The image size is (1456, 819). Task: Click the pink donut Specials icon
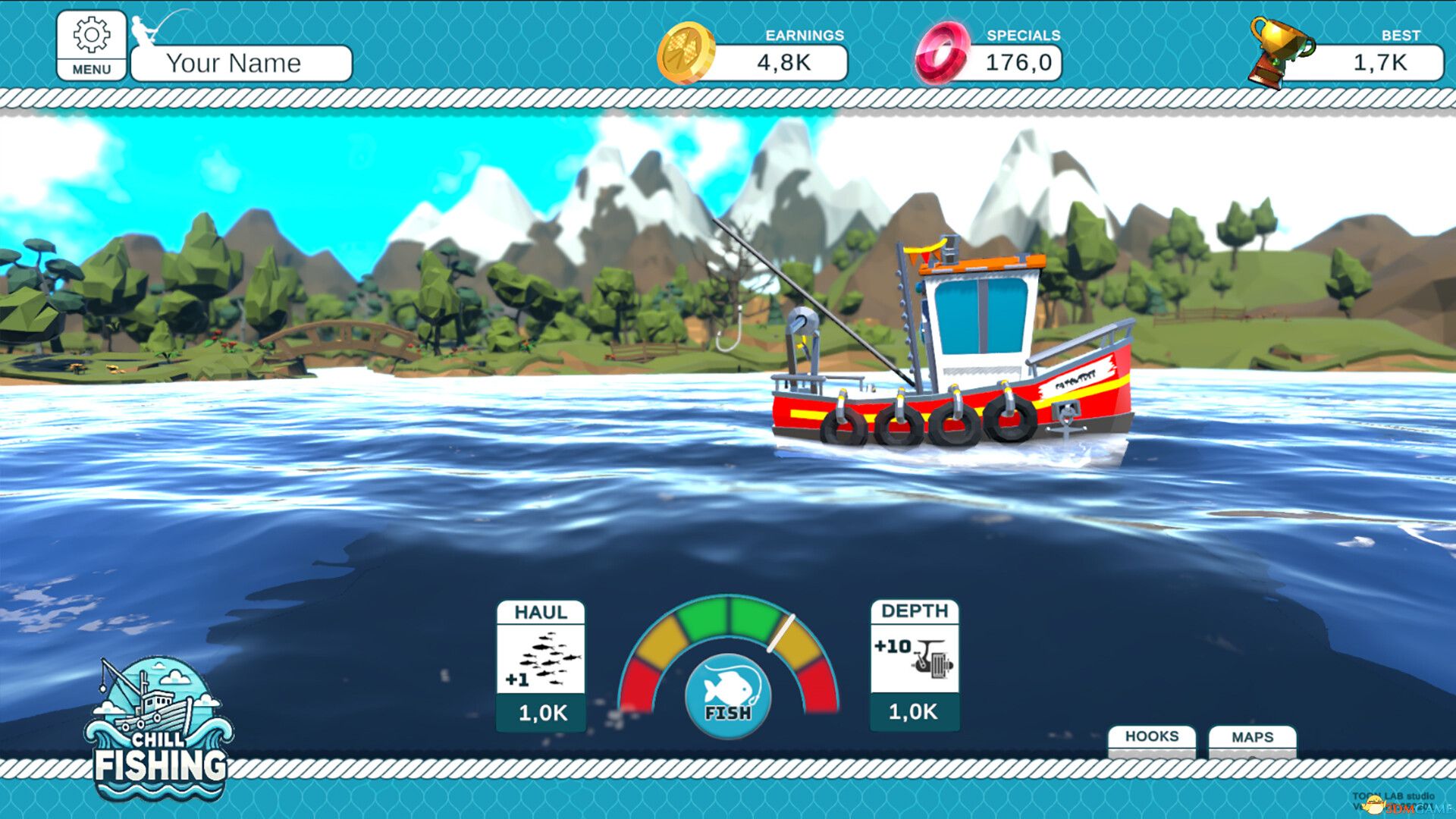943,55
